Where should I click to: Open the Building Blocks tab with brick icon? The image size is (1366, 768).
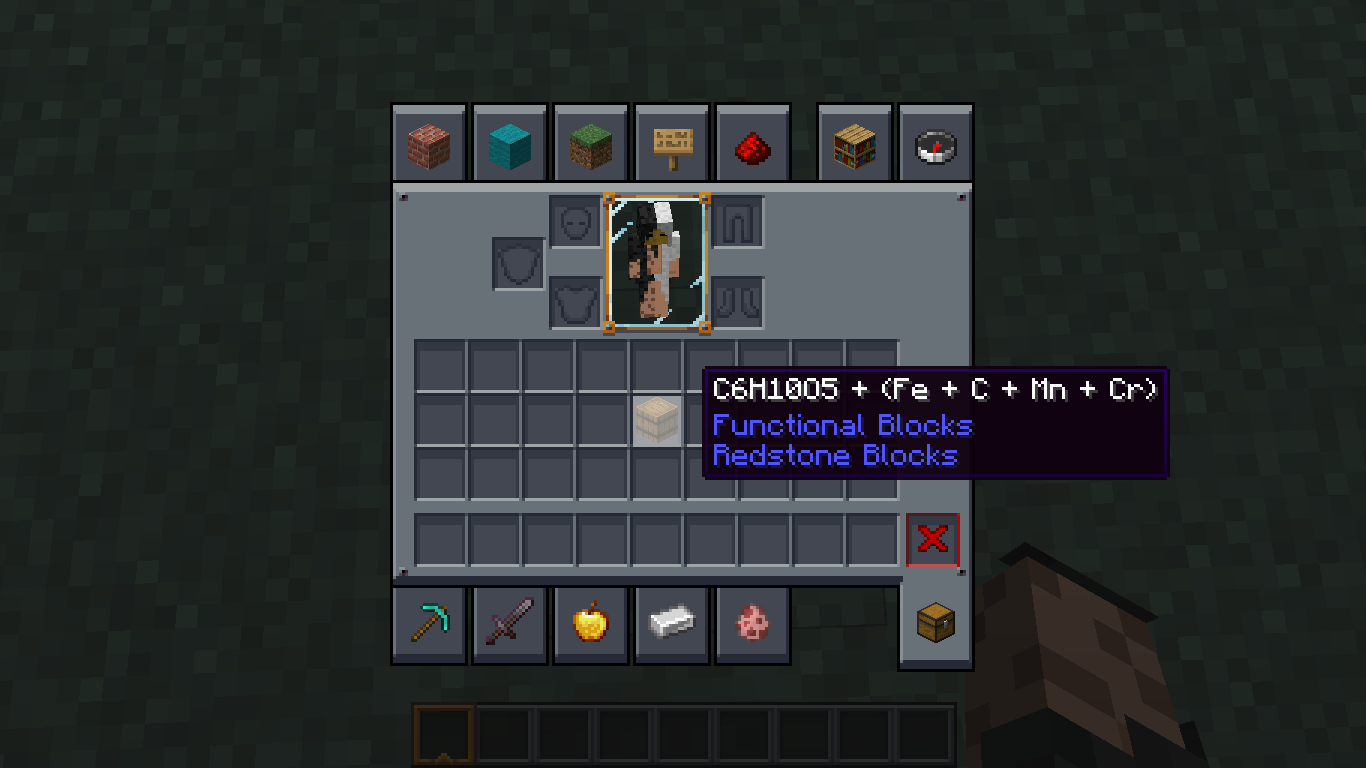[429, 142]
